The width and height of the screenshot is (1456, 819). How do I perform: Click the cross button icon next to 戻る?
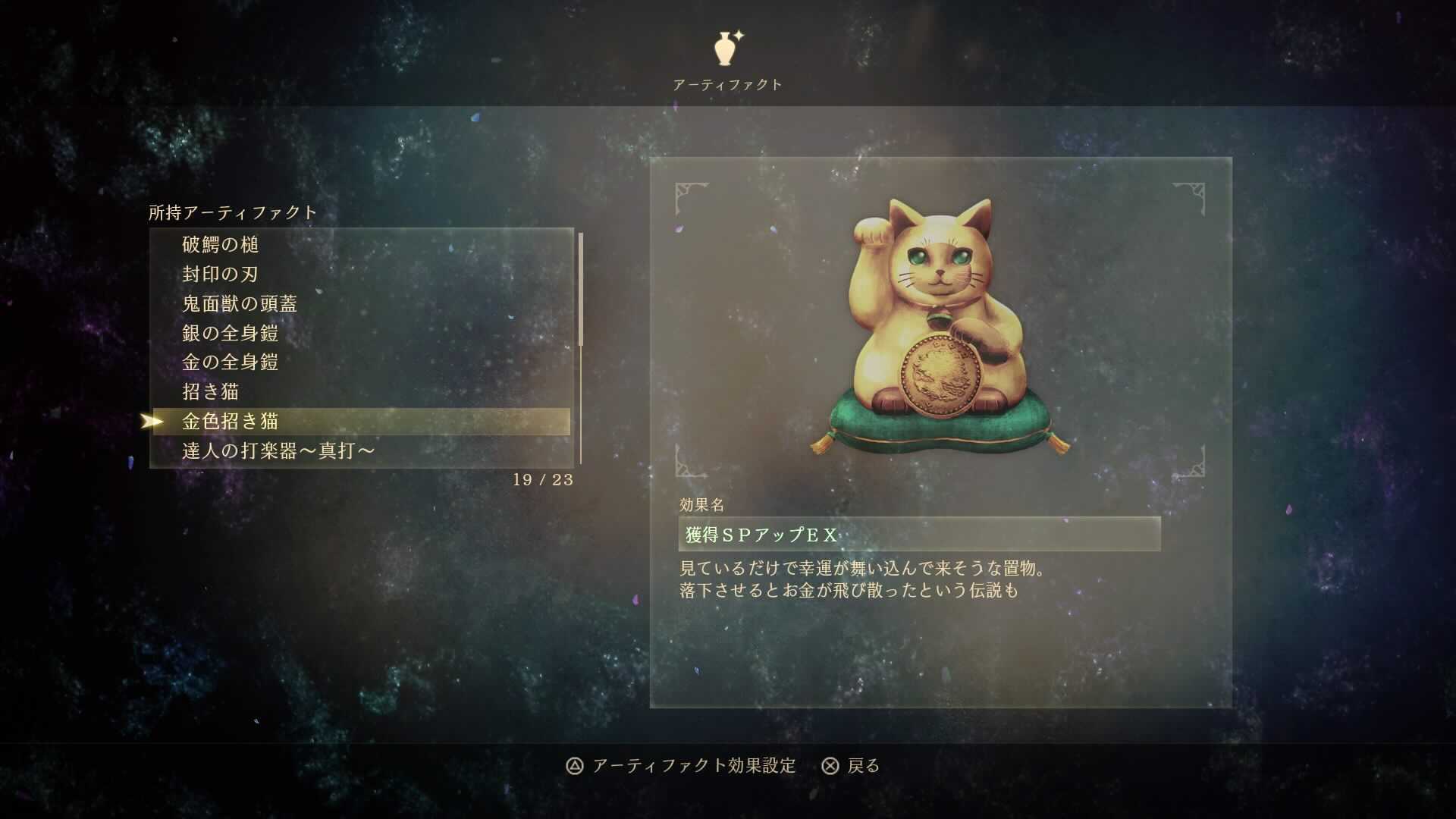[x=829, y=767]
